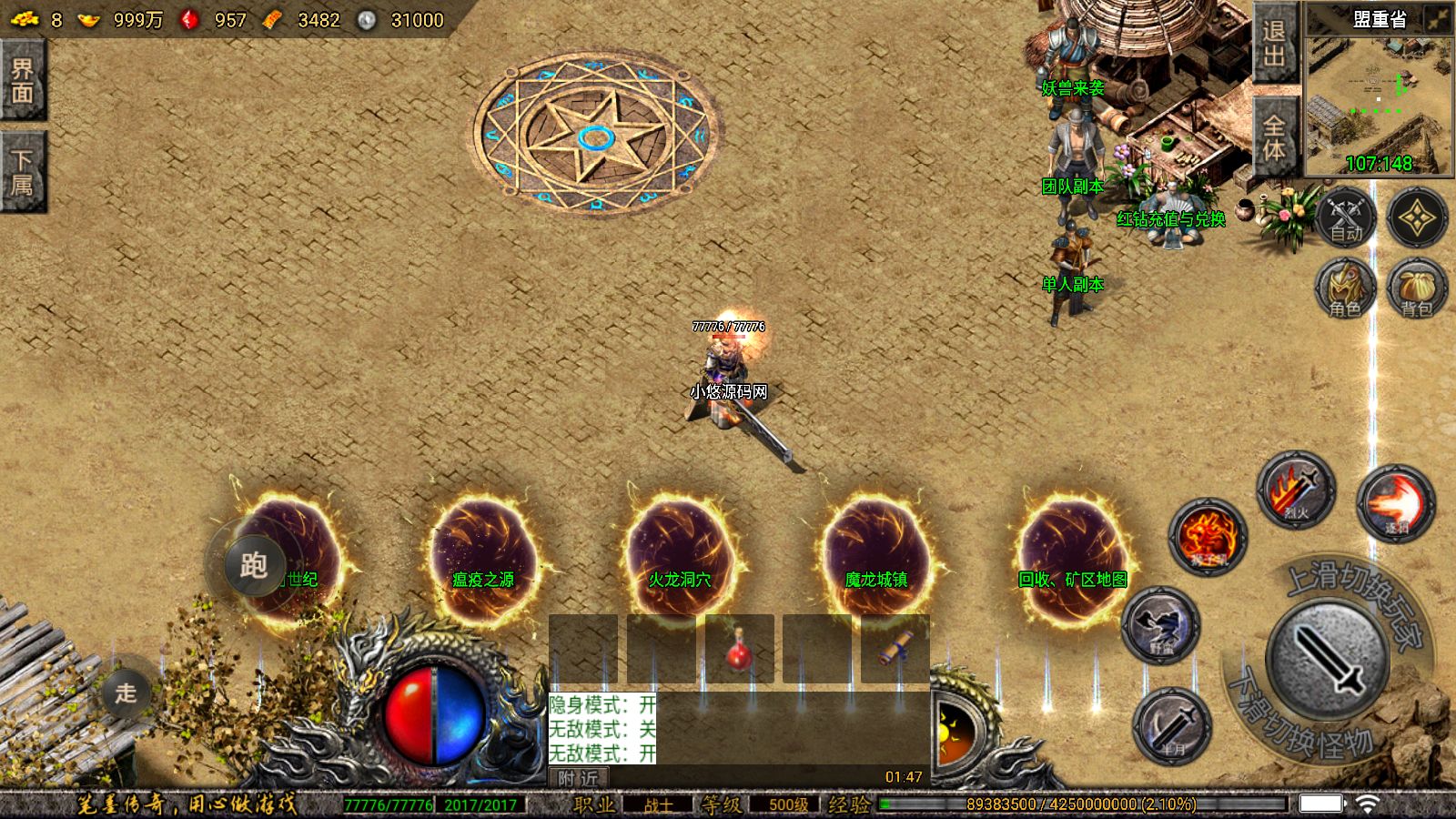Open the 背包 backpack
This screenshot has height=819, width=1456.
pos(1417,289)
